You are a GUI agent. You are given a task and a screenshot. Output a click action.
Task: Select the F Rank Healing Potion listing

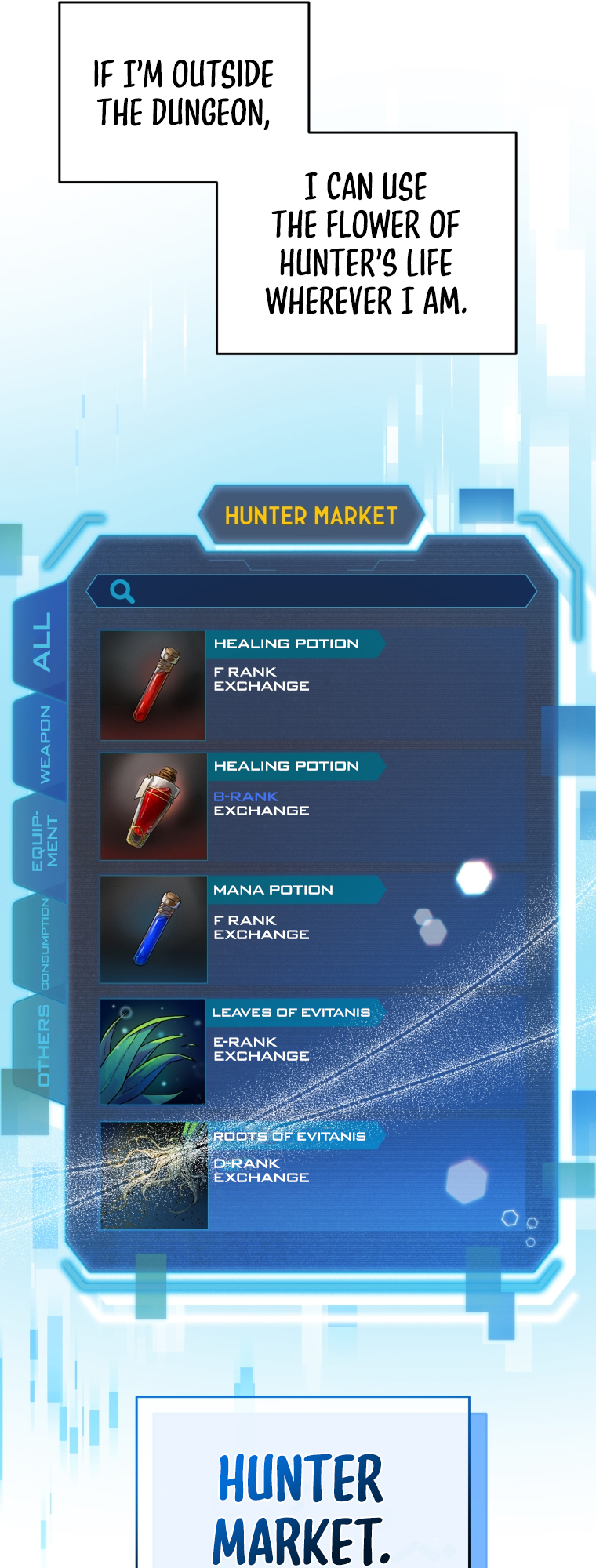tap(312, 684)
